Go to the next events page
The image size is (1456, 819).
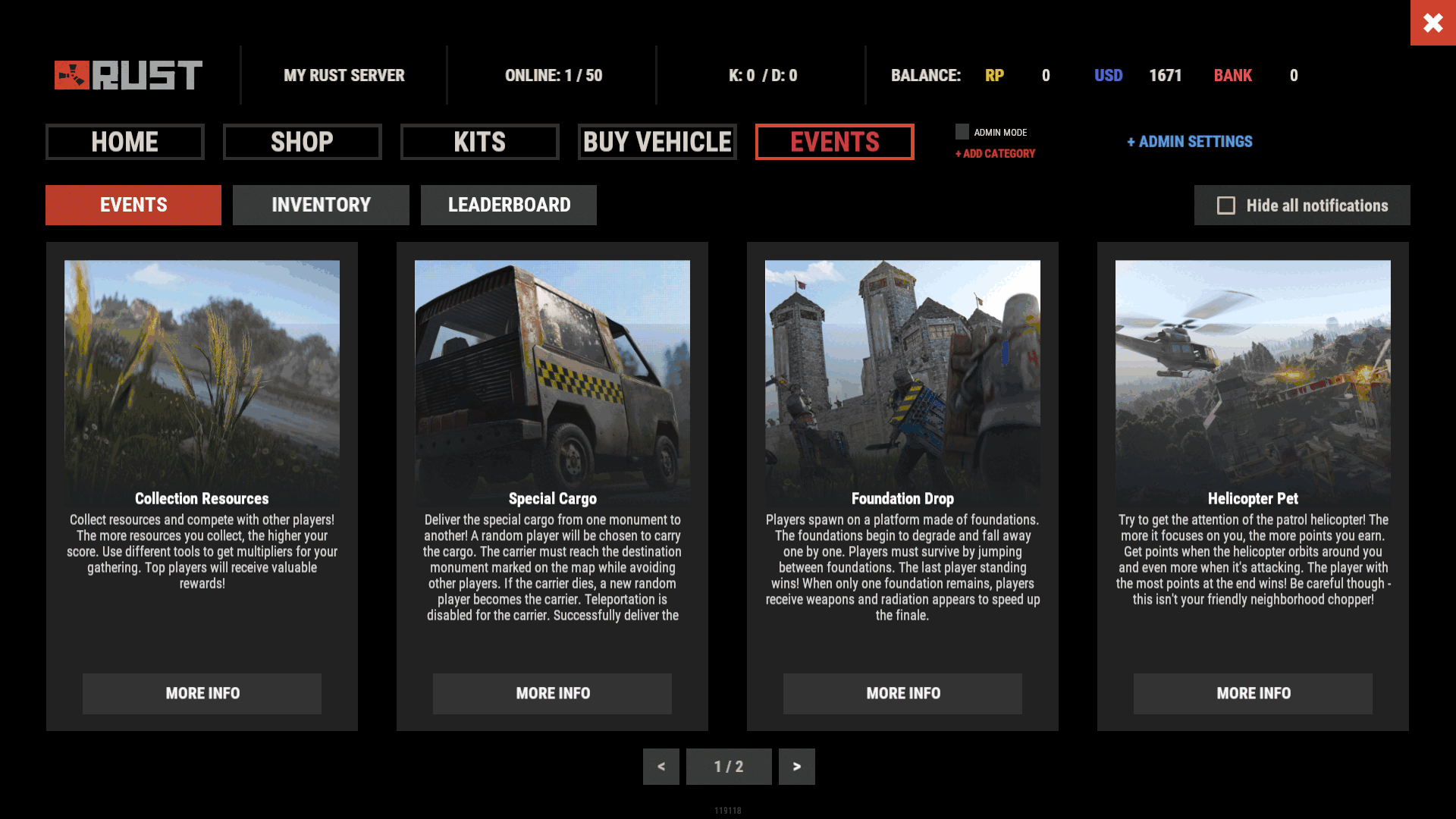(796, 767)
